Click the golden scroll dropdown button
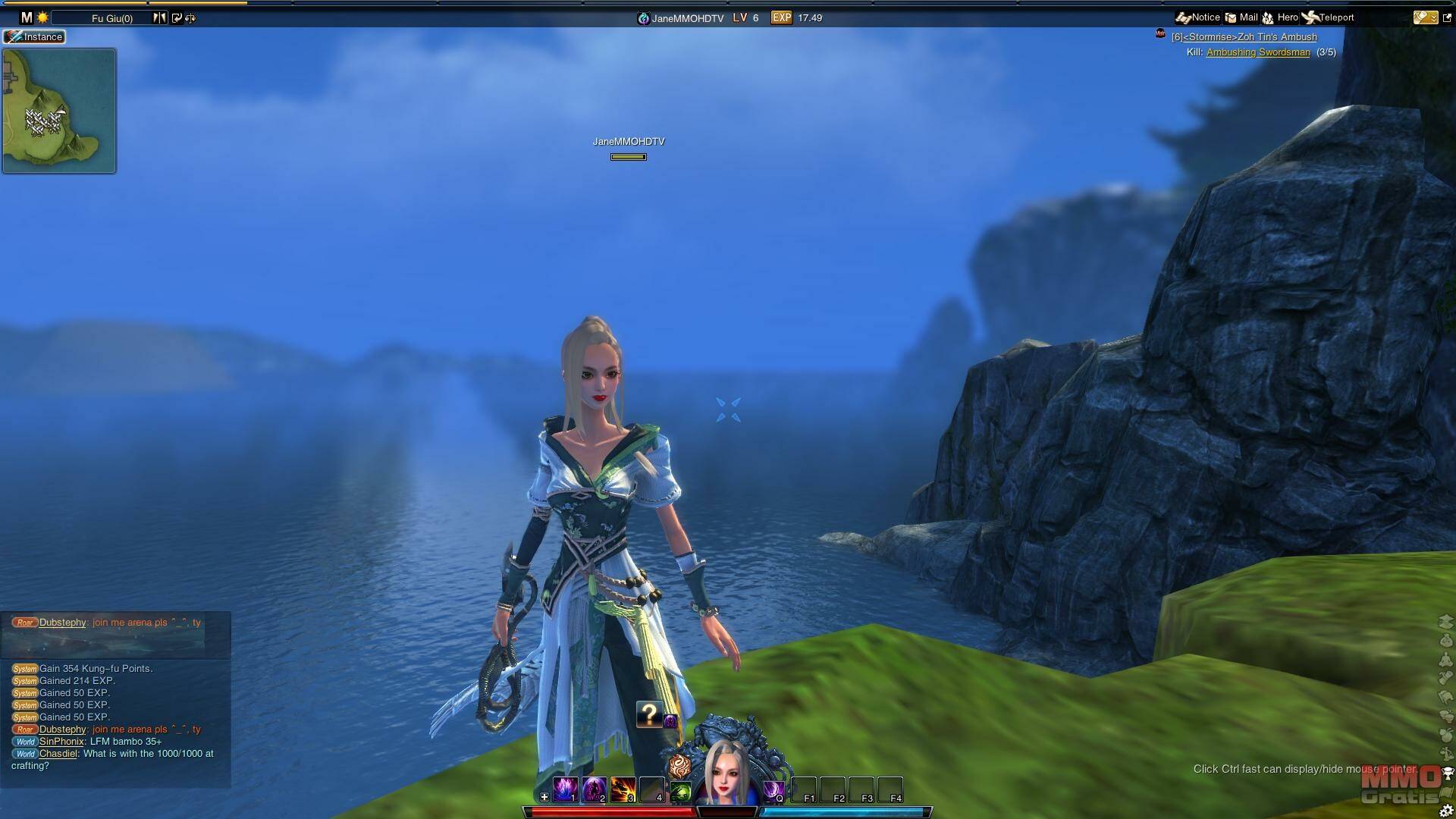The image size is (1456, 819). click(x=1425, y=17)
